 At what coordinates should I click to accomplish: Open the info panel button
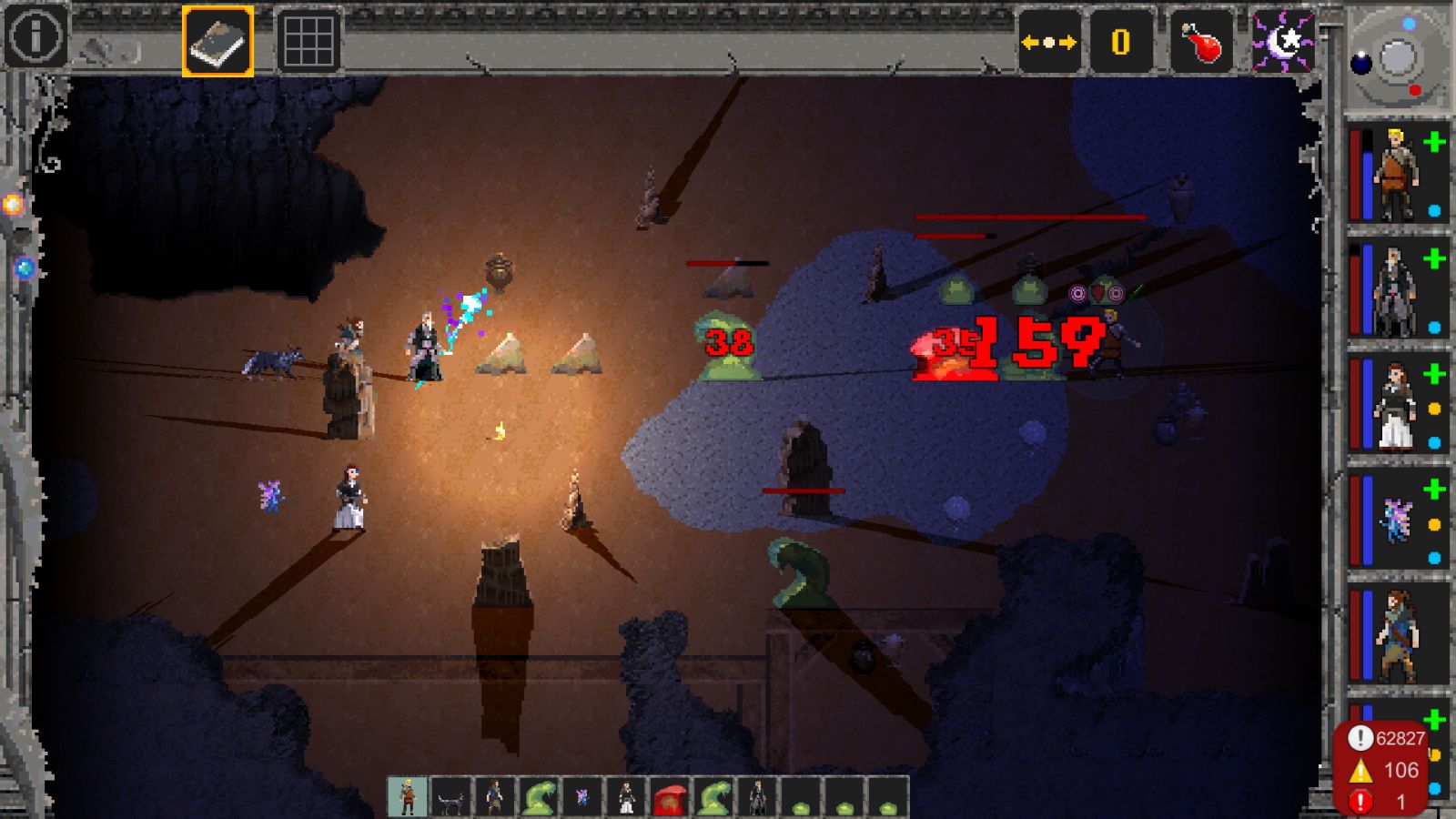pyautogui.click(x=35, y=37)
